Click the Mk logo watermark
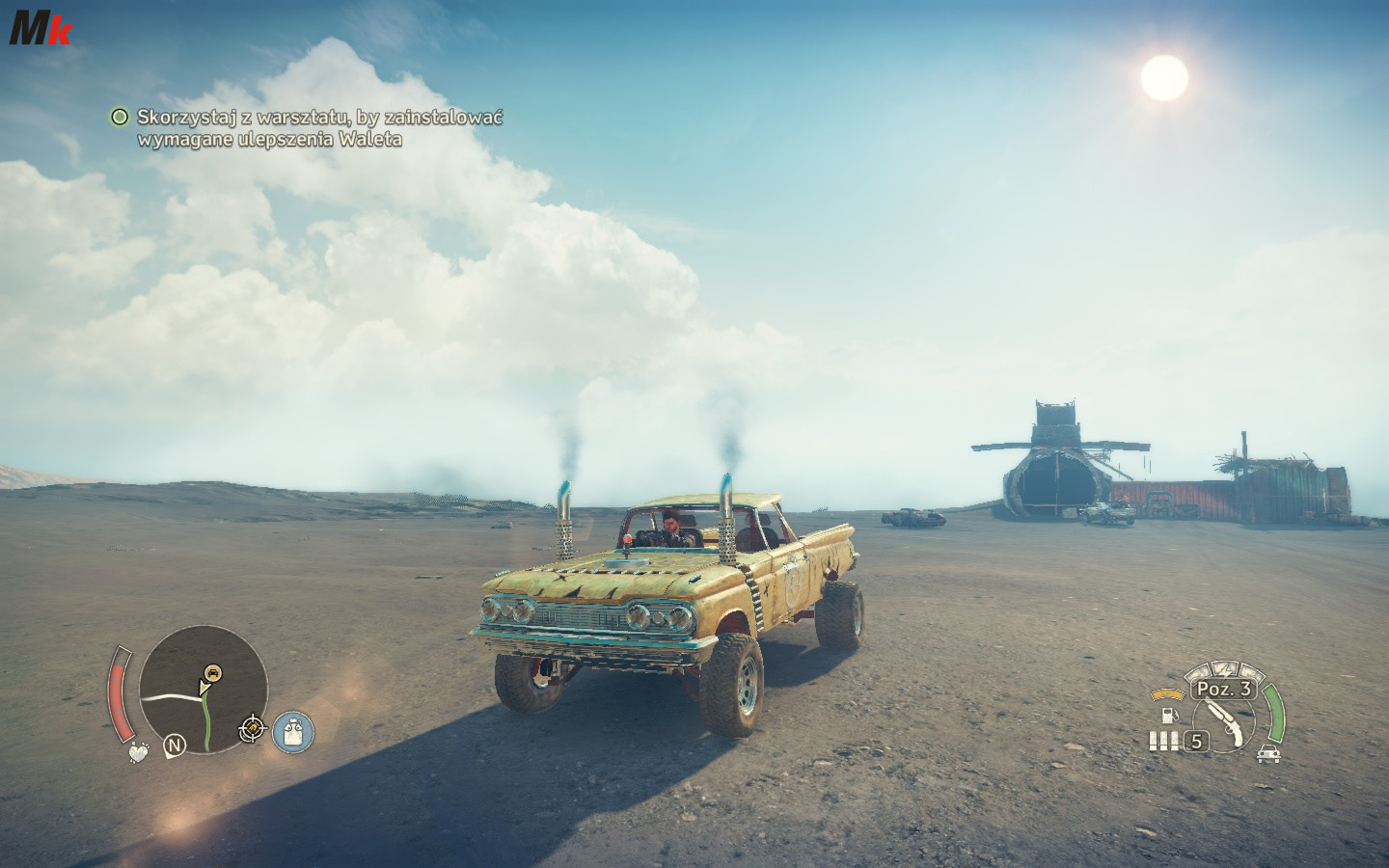This screenshot has height=868, width=1389. pyautogui.click(x=40, y=30)
